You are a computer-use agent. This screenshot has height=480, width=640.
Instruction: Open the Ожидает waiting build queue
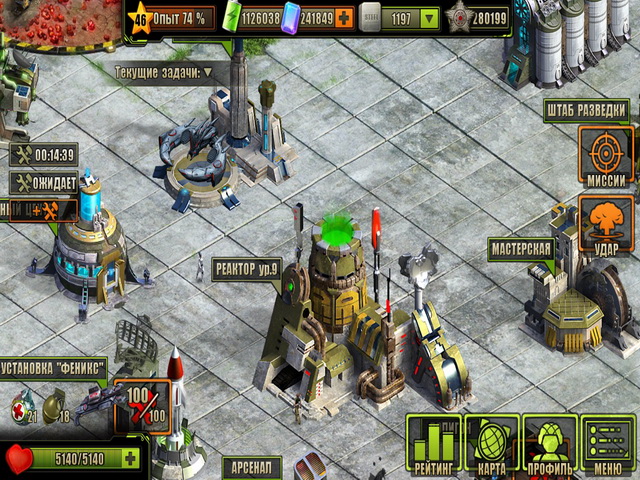[x=44, y=183]
